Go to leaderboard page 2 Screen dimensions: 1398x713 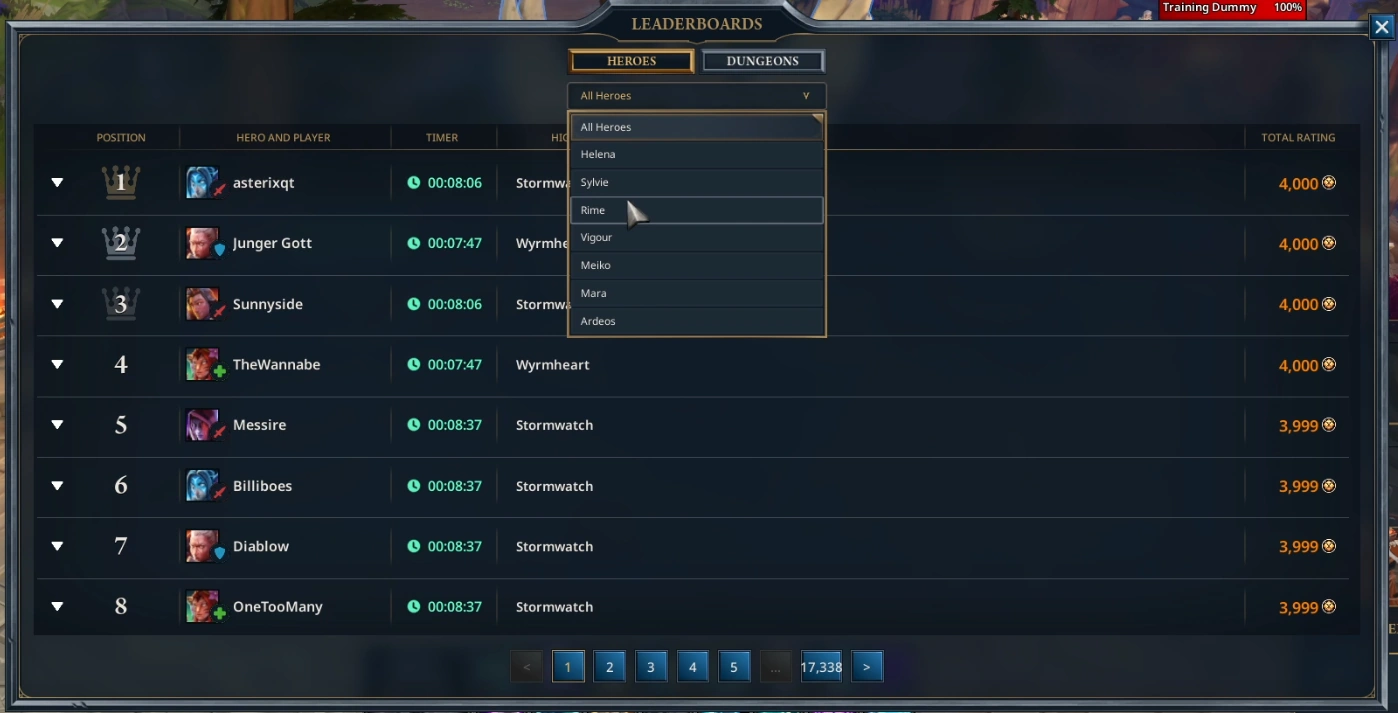coord(609,667)
